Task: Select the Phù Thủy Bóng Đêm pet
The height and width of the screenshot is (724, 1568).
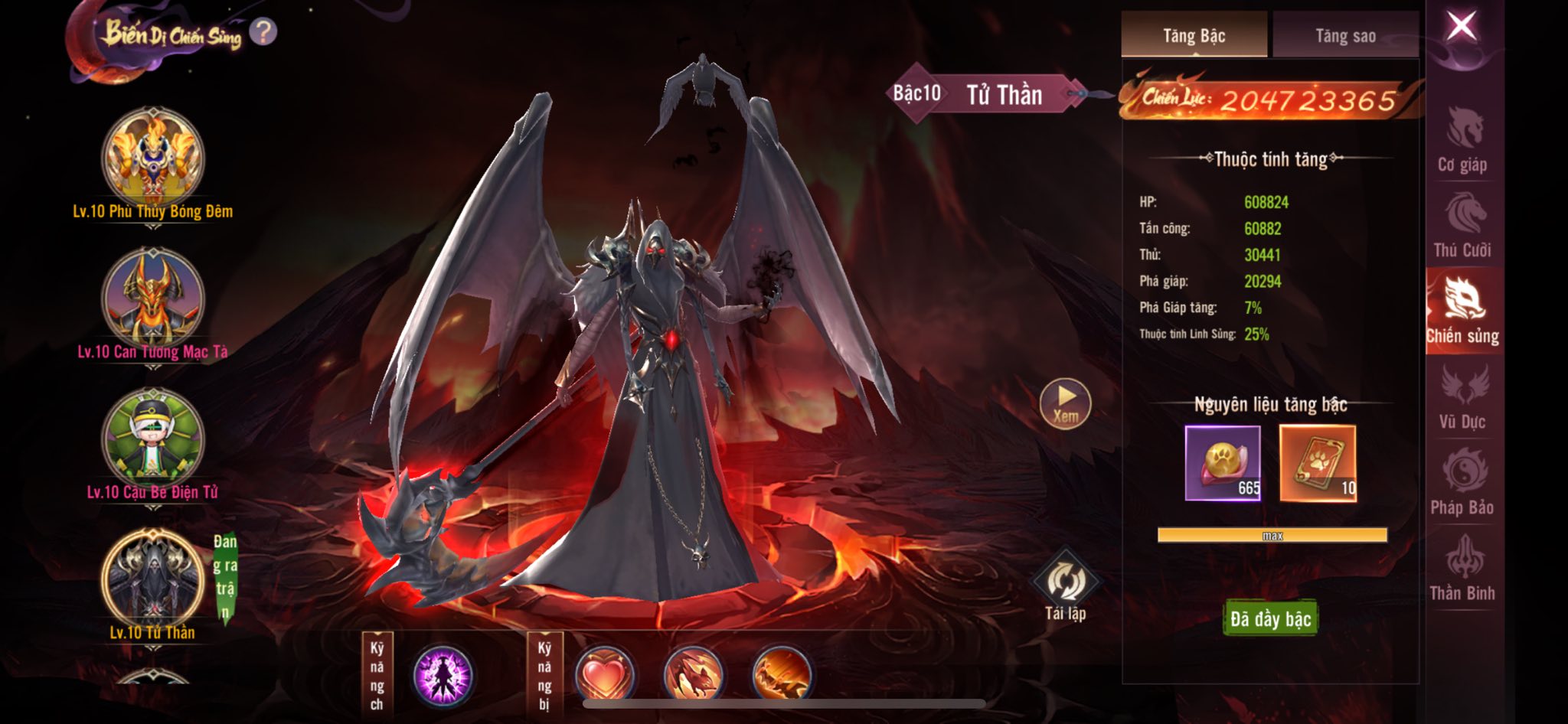Action: 153,158
